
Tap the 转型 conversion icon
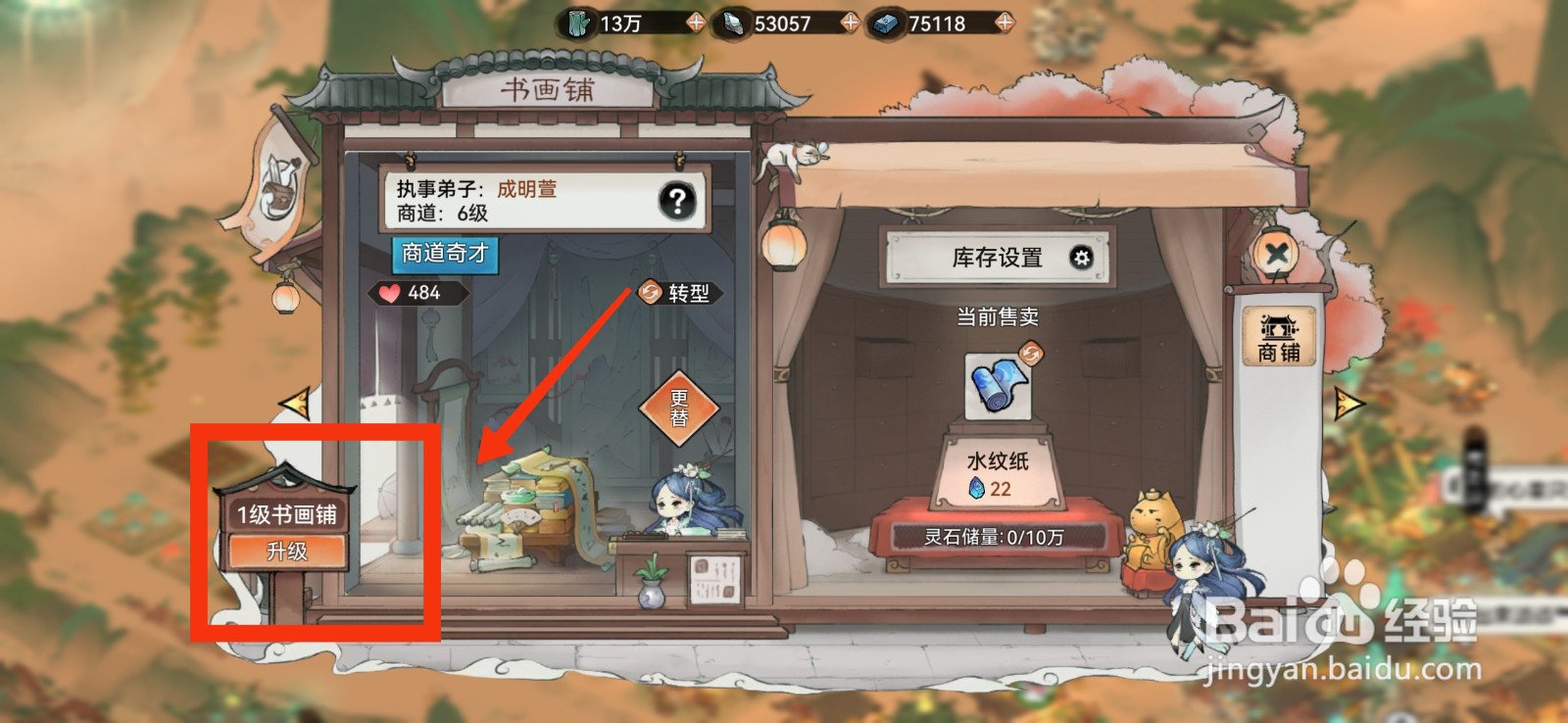(652, 291)
